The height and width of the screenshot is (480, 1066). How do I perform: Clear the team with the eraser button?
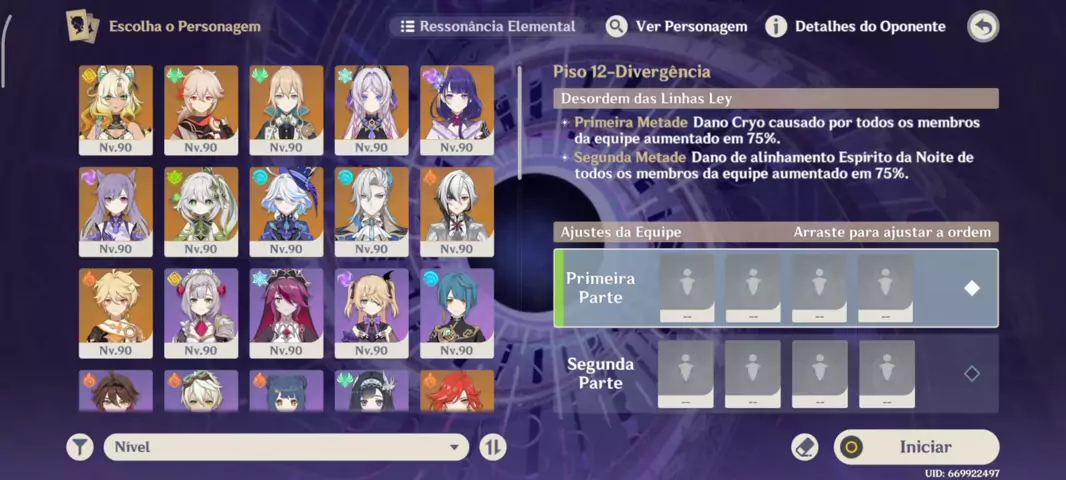pyautogui.click(x=804, y=447)
